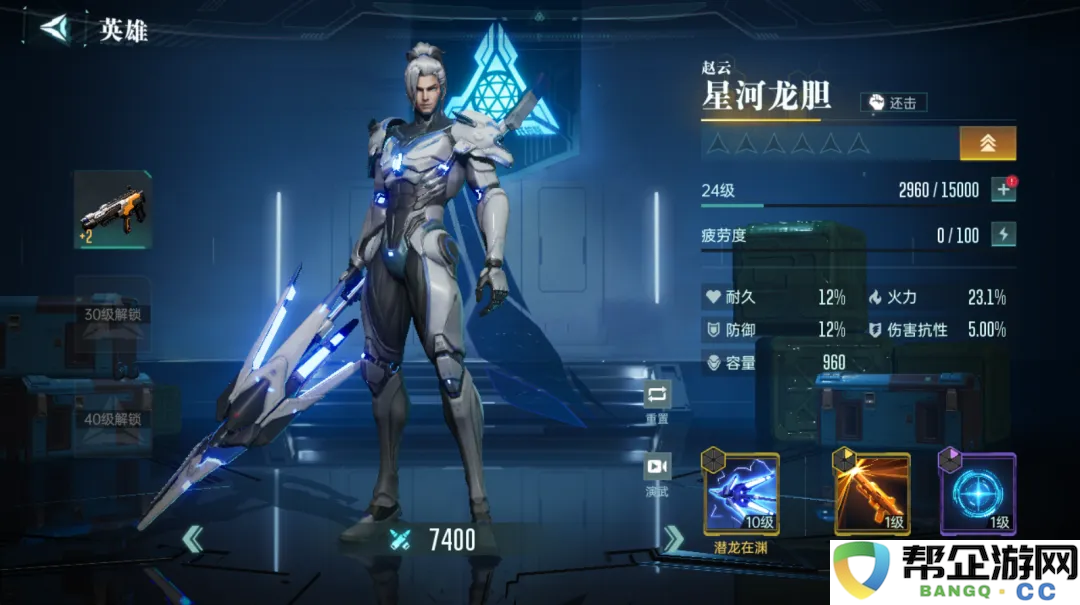The width and height of the screenshot is (1080, 605).
Task: Add experience with the plus button
Action: tap(1003, 190)
